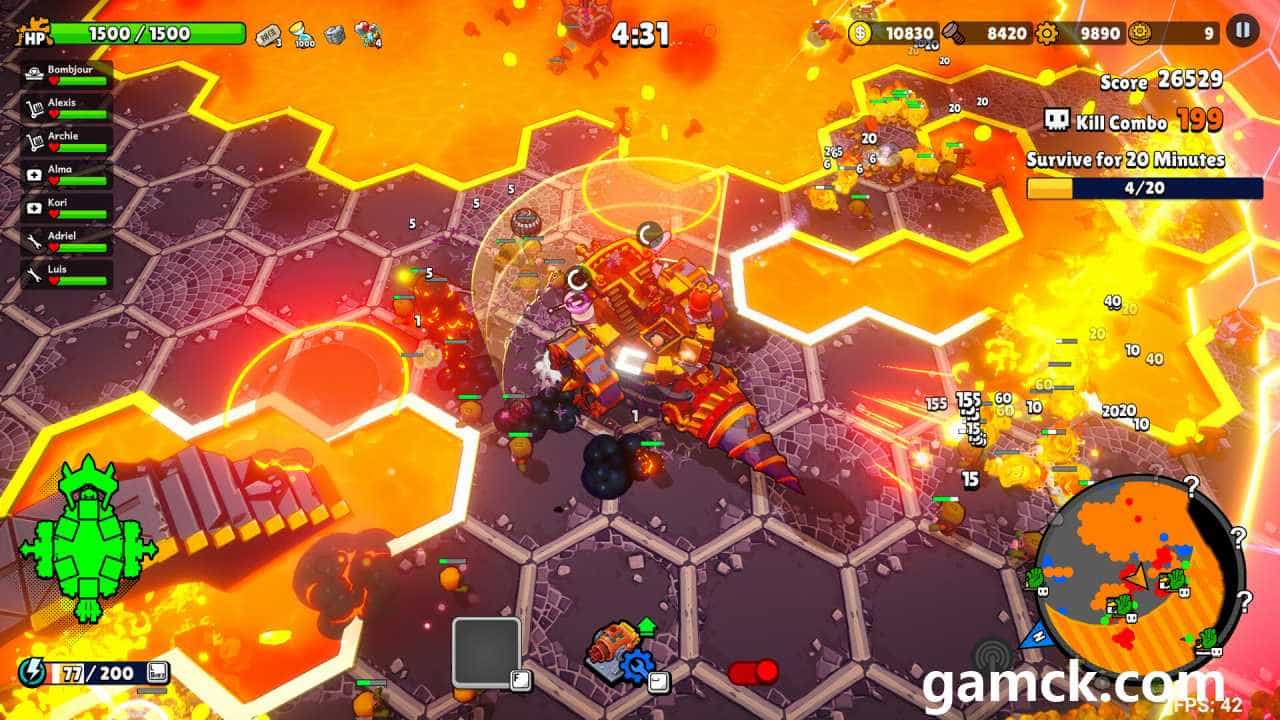Image resolution: width=1280 pixels, height=720 pixels.
Task: Click the metal bucket item icon
Action: pyautogui.click(x=334, y=34)
